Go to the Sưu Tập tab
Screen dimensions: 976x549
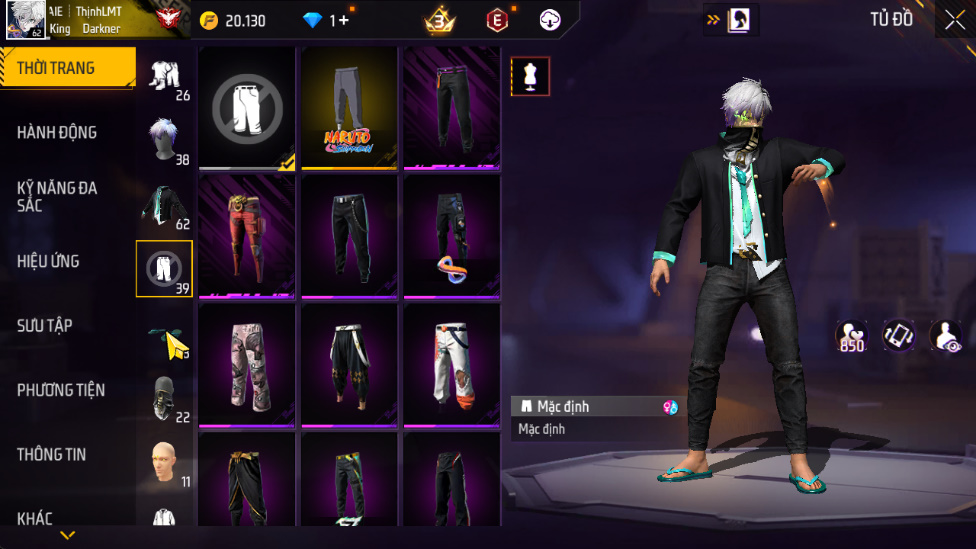[45, 325]
